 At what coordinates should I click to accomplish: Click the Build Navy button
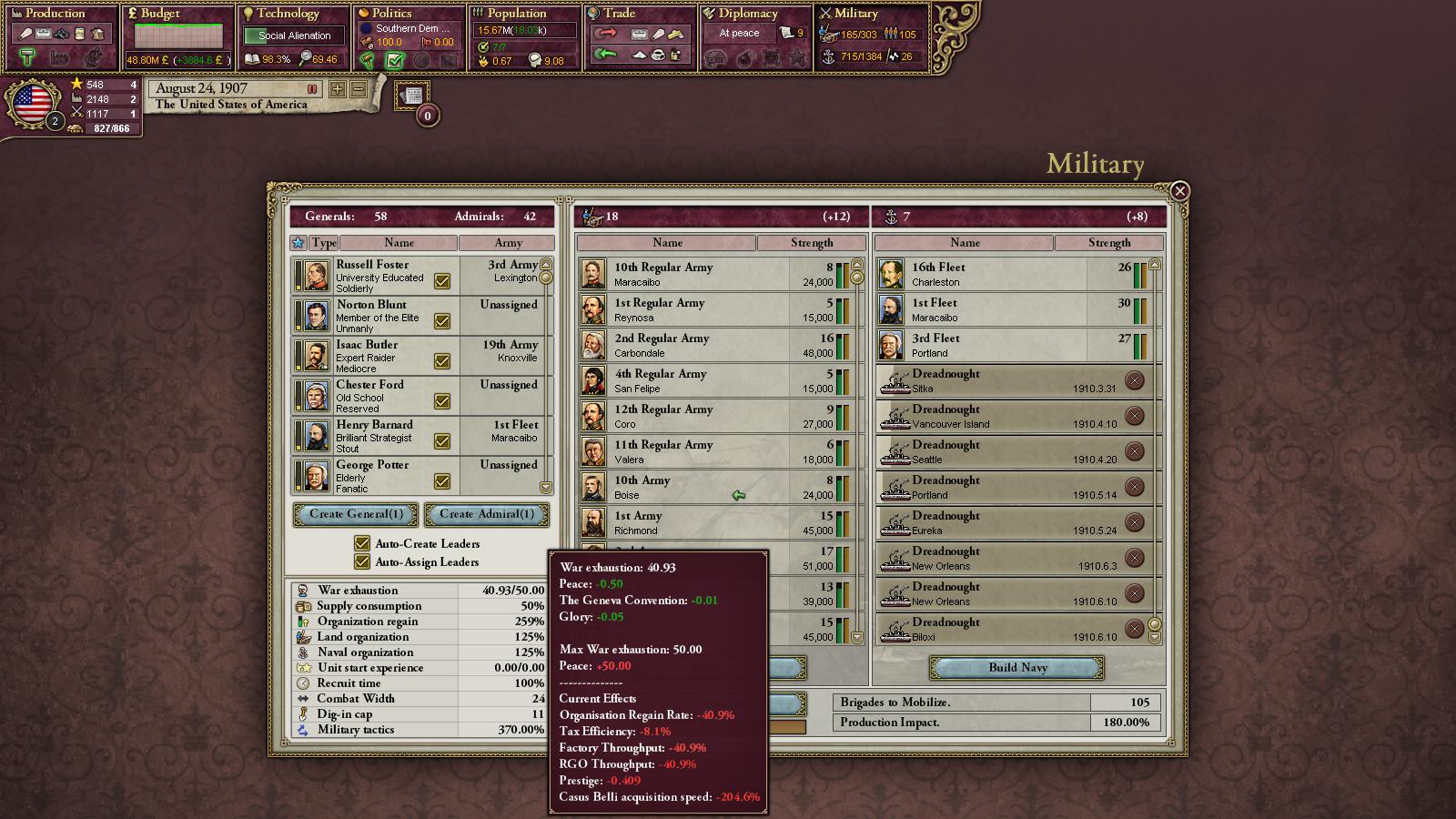click(x=1017, y=668)
